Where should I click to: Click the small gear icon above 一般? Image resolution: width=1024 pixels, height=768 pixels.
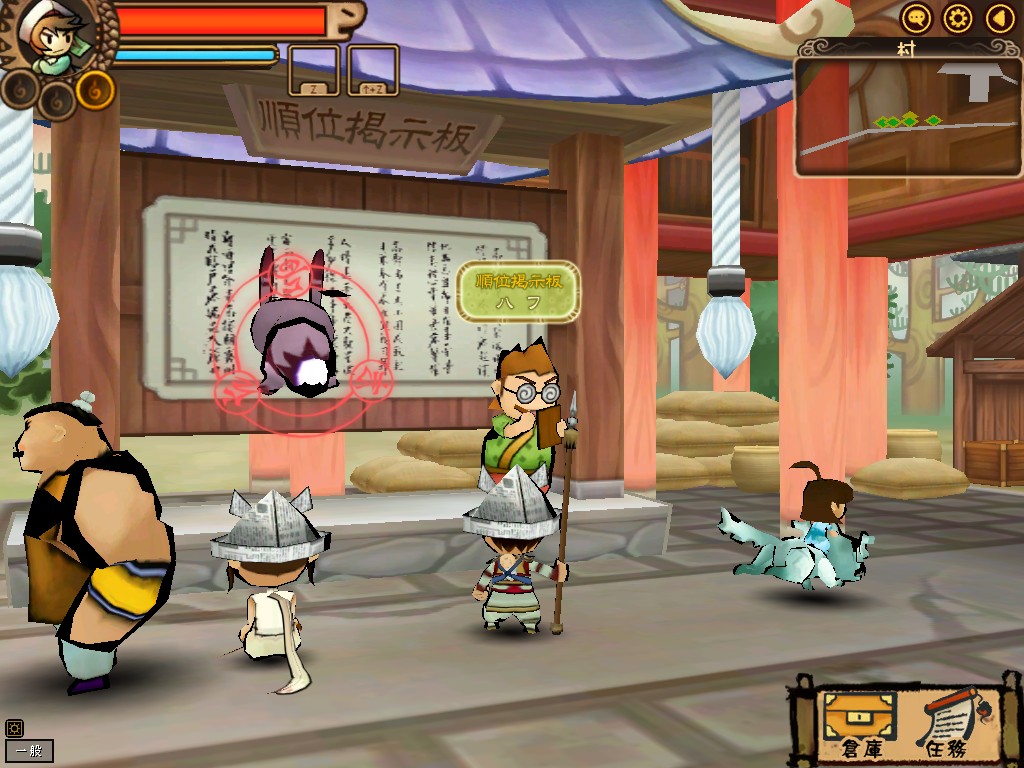(13, 728)
